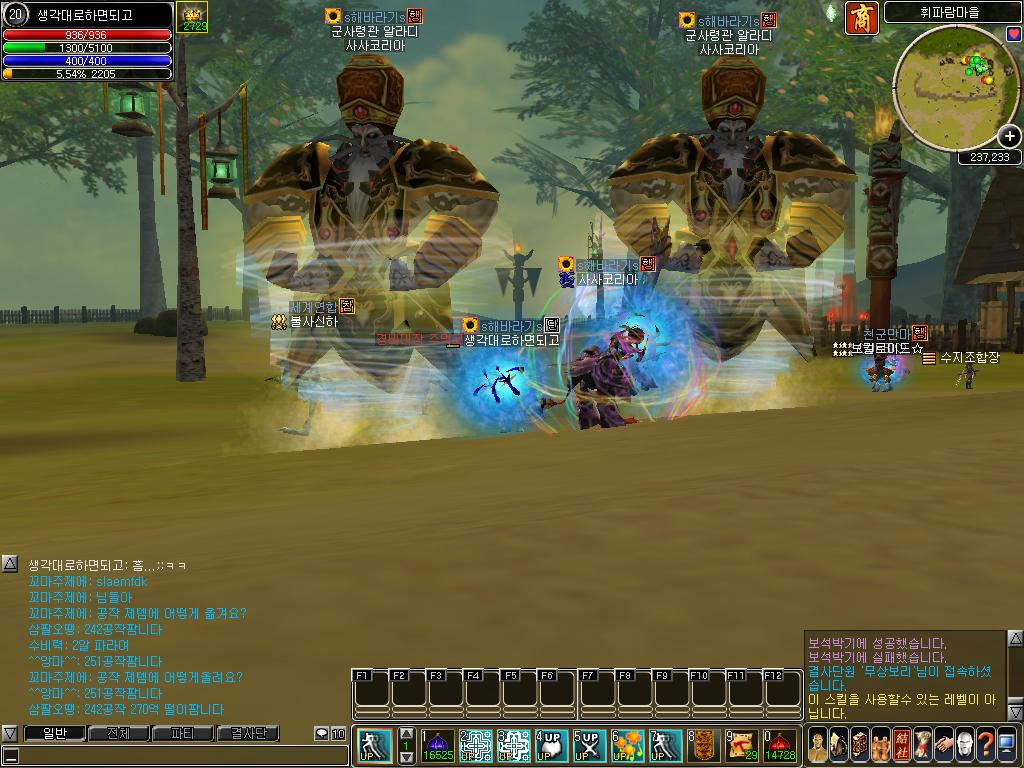
Task: Choose the 일반 chat tab
Action: pos(53,734)
